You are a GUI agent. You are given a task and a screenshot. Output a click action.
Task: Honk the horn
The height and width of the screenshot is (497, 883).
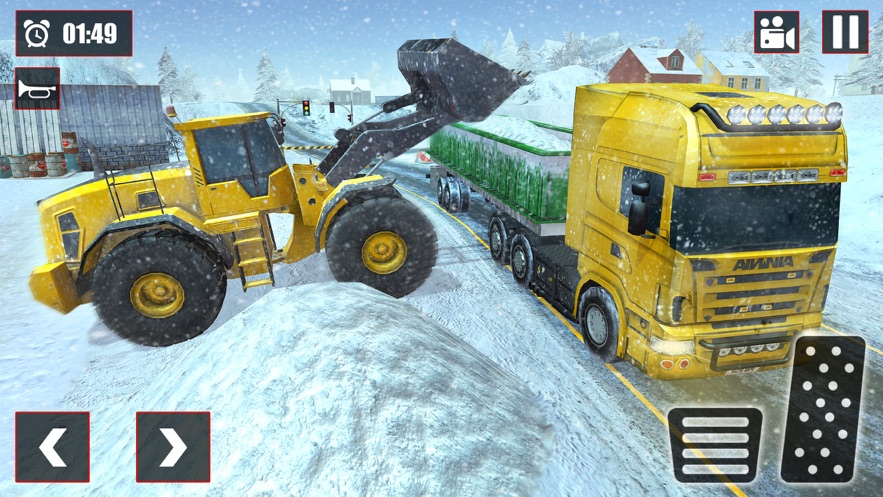37,89
